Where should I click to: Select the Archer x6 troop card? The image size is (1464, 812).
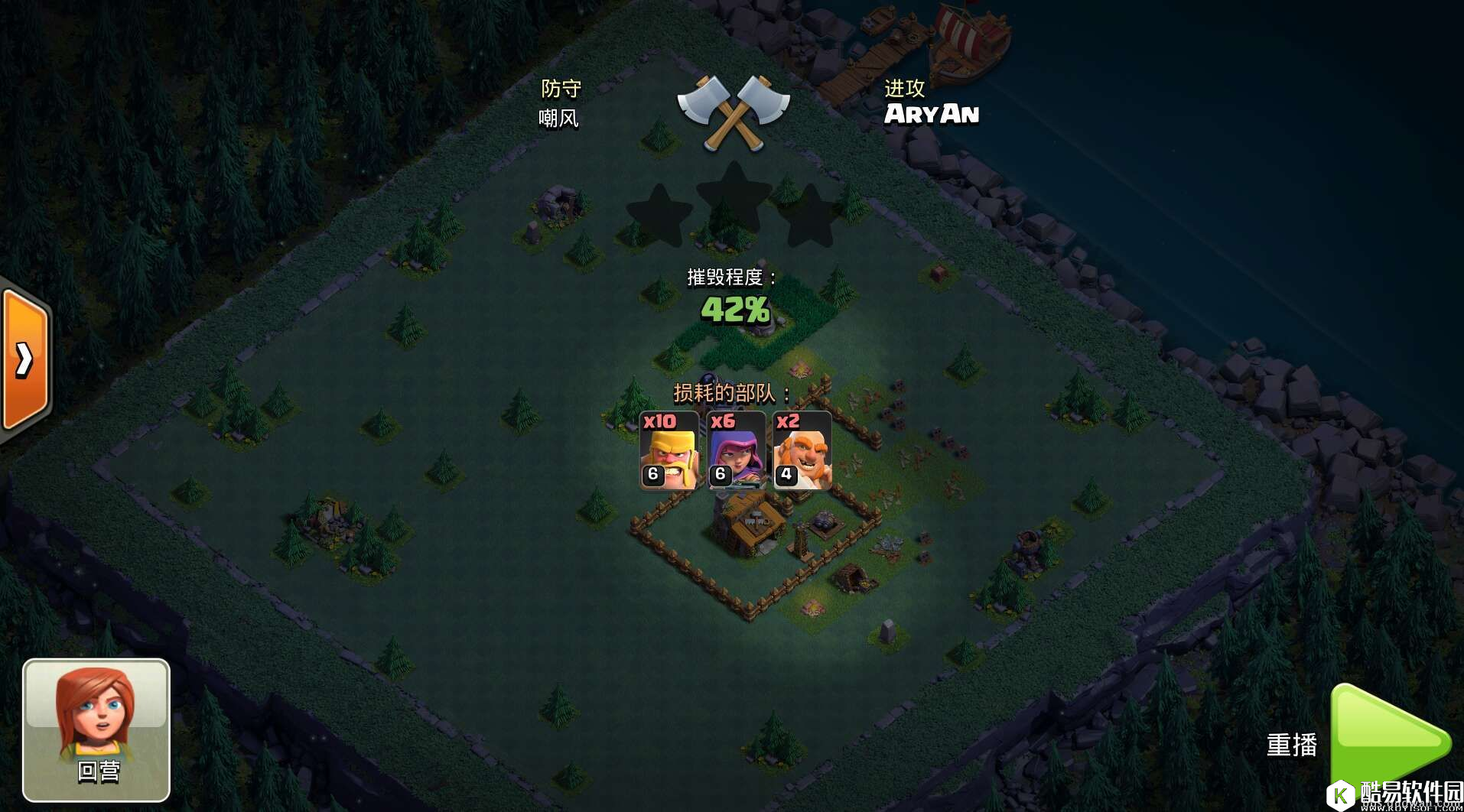pos(735,450)
